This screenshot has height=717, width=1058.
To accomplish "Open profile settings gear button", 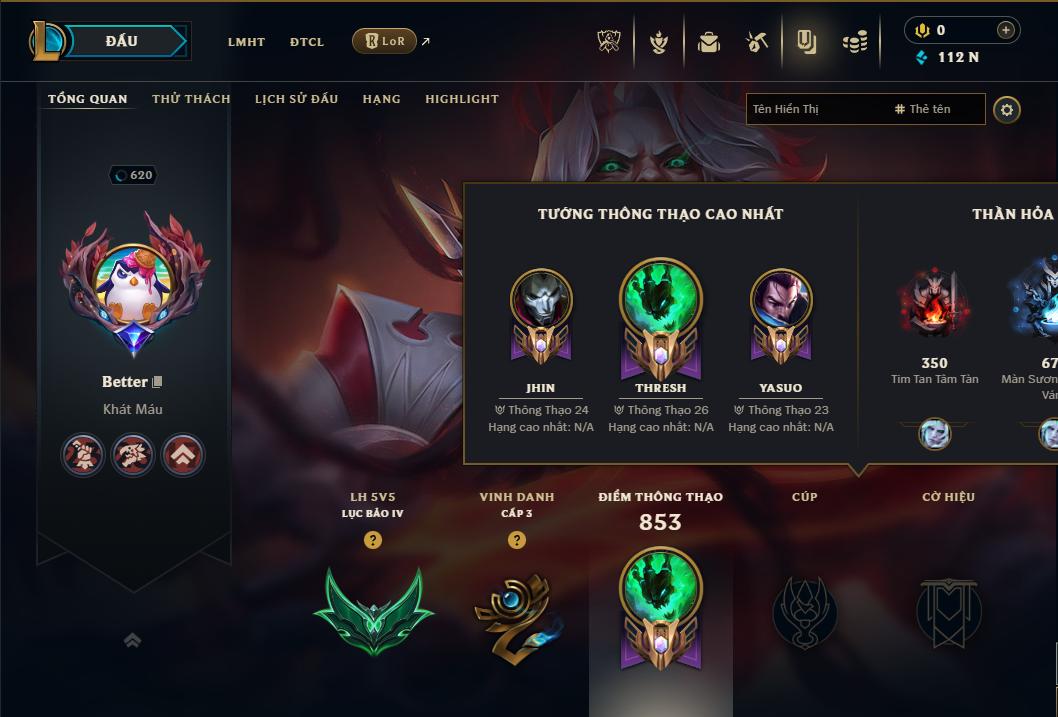I will click(1007, 109).
